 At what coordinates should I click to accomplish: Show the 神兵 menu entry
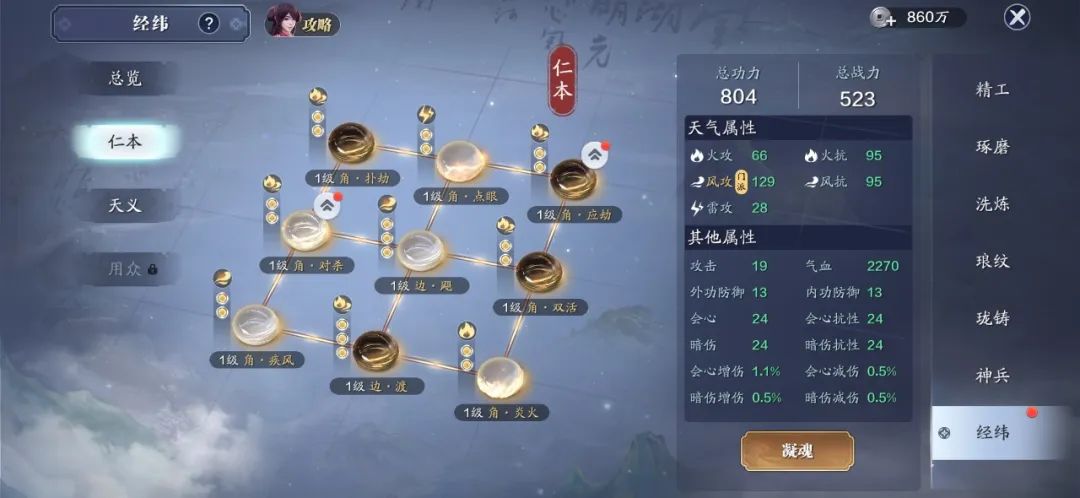pyautogui.click(x=992, y=376)
